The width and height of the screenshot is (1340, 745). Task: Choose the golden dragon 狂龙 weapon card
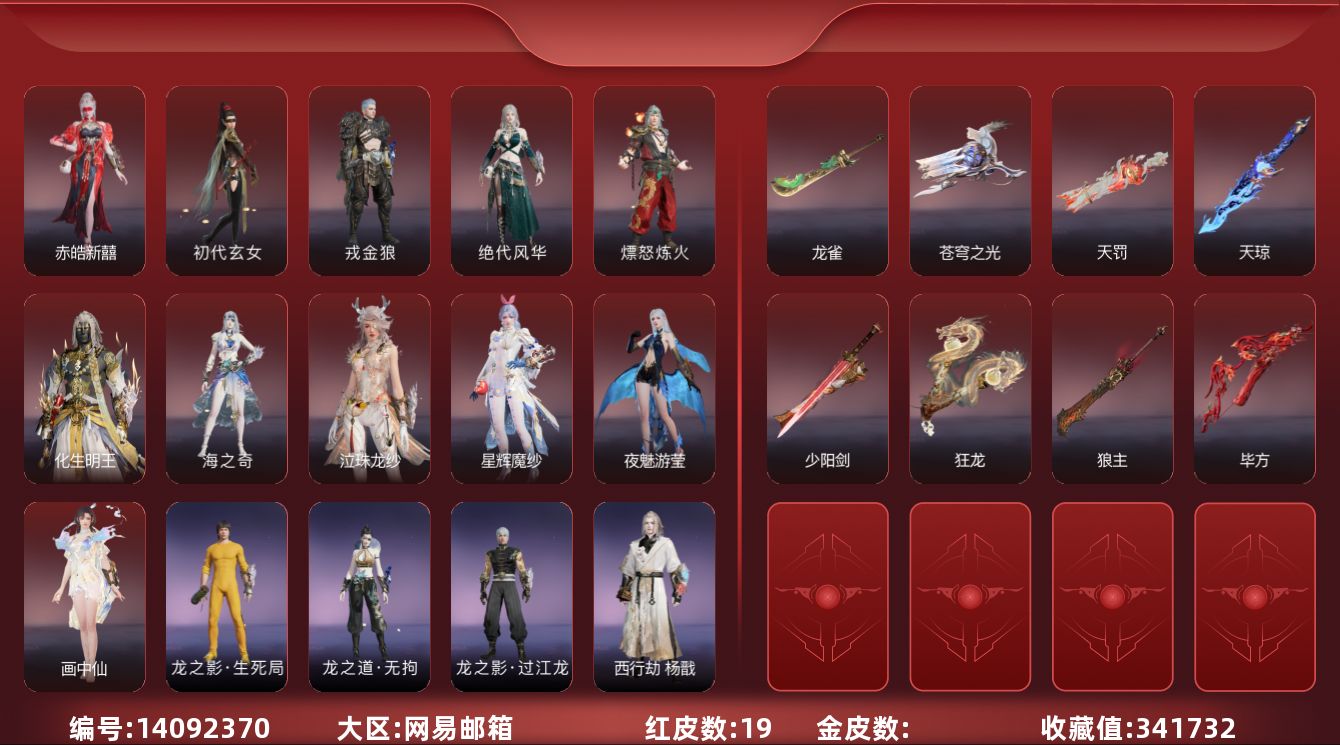pyautogui.click(x=970, y=388)
